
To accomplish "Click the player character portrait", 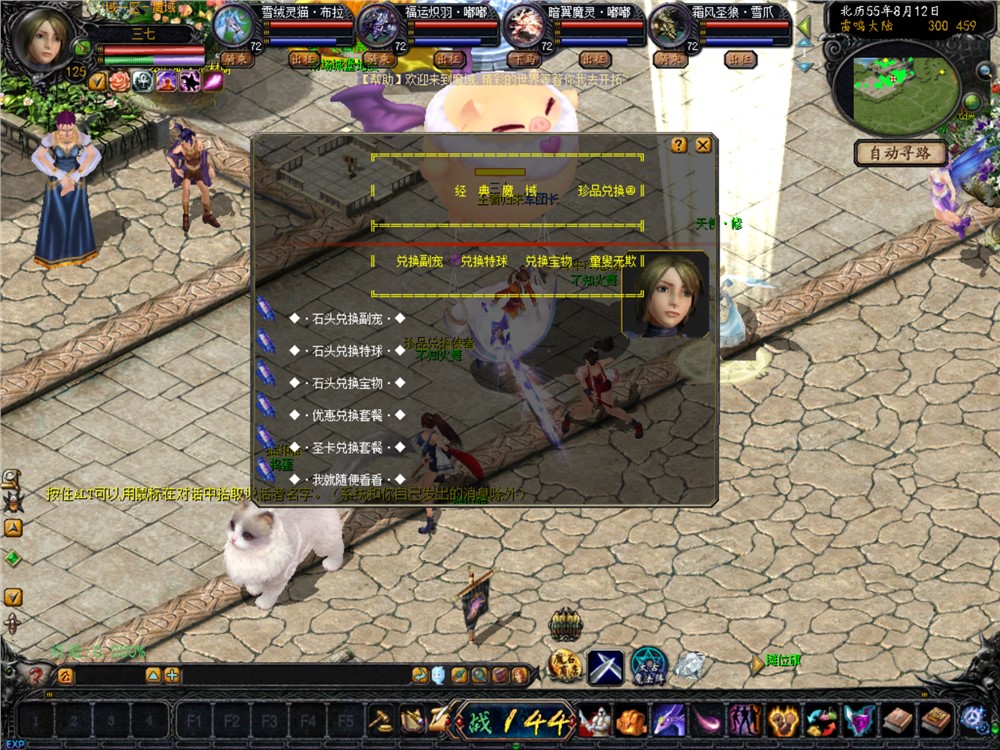I will click(x=42, y=37).
